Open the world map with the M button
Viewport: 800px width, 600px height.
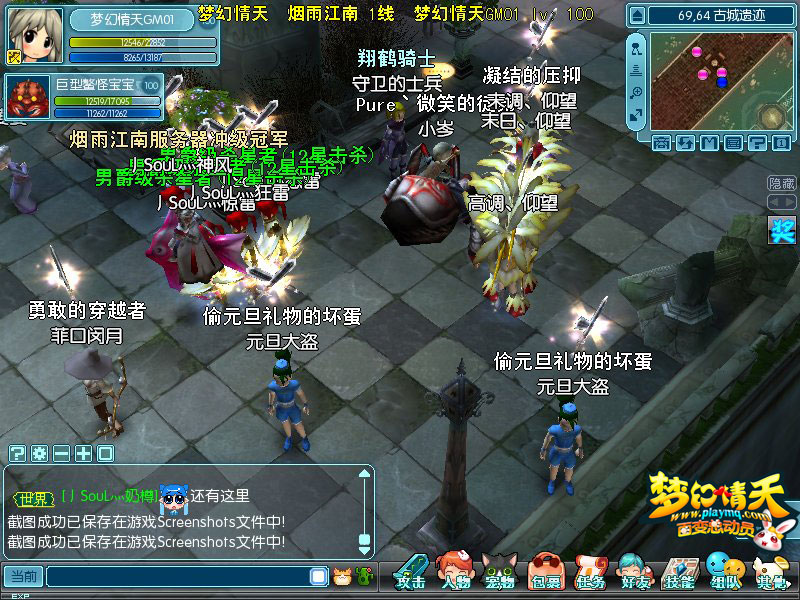(709, 143)
